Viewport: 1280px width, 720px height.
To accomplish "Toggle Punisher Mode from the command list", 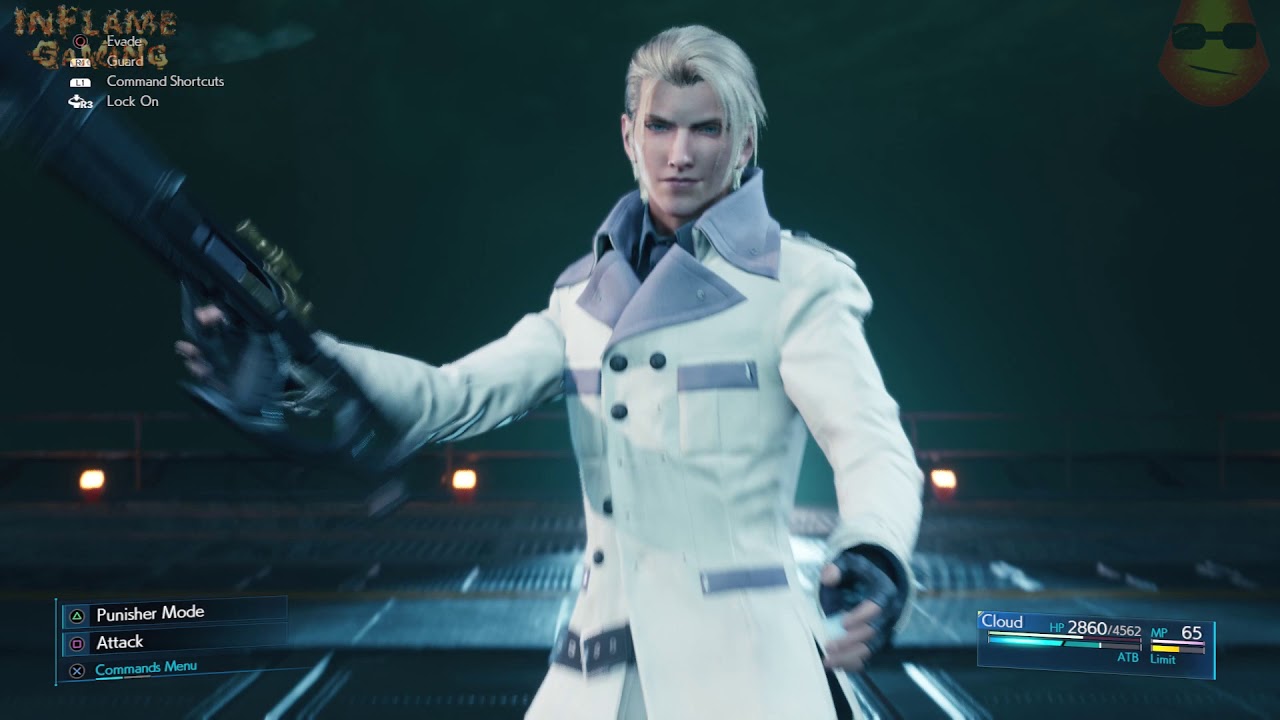I will [150, 613].
